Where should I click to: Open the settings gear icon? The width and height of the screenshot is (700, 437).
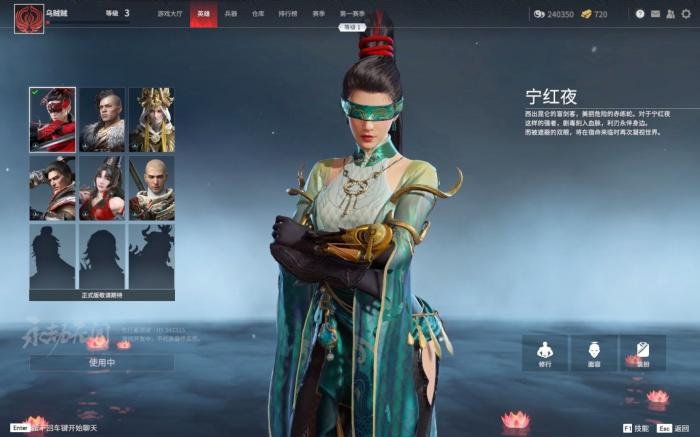686,14
